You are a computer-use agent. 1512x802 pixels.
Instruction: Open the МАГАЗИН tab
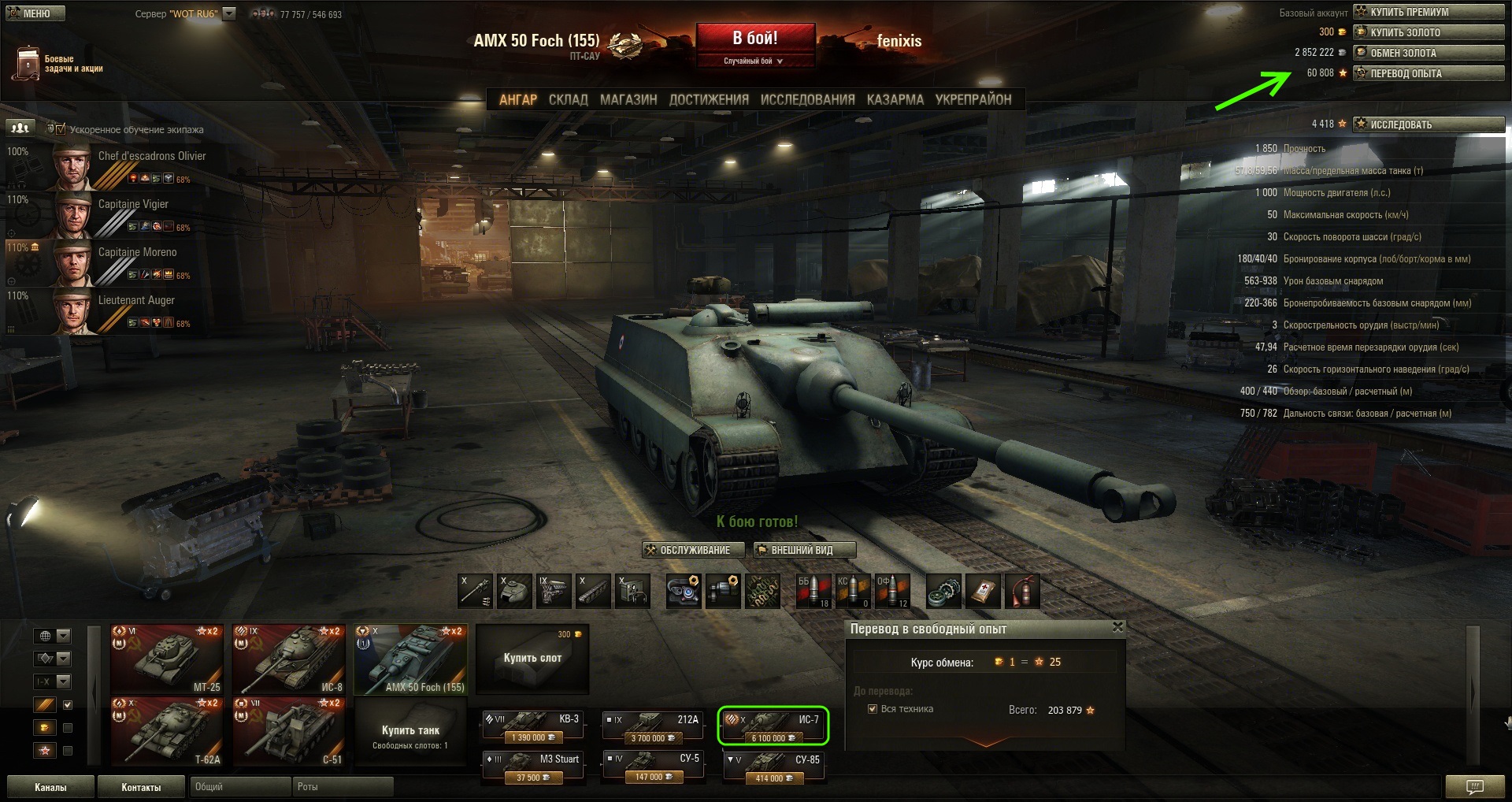click(x=628, y=100)
